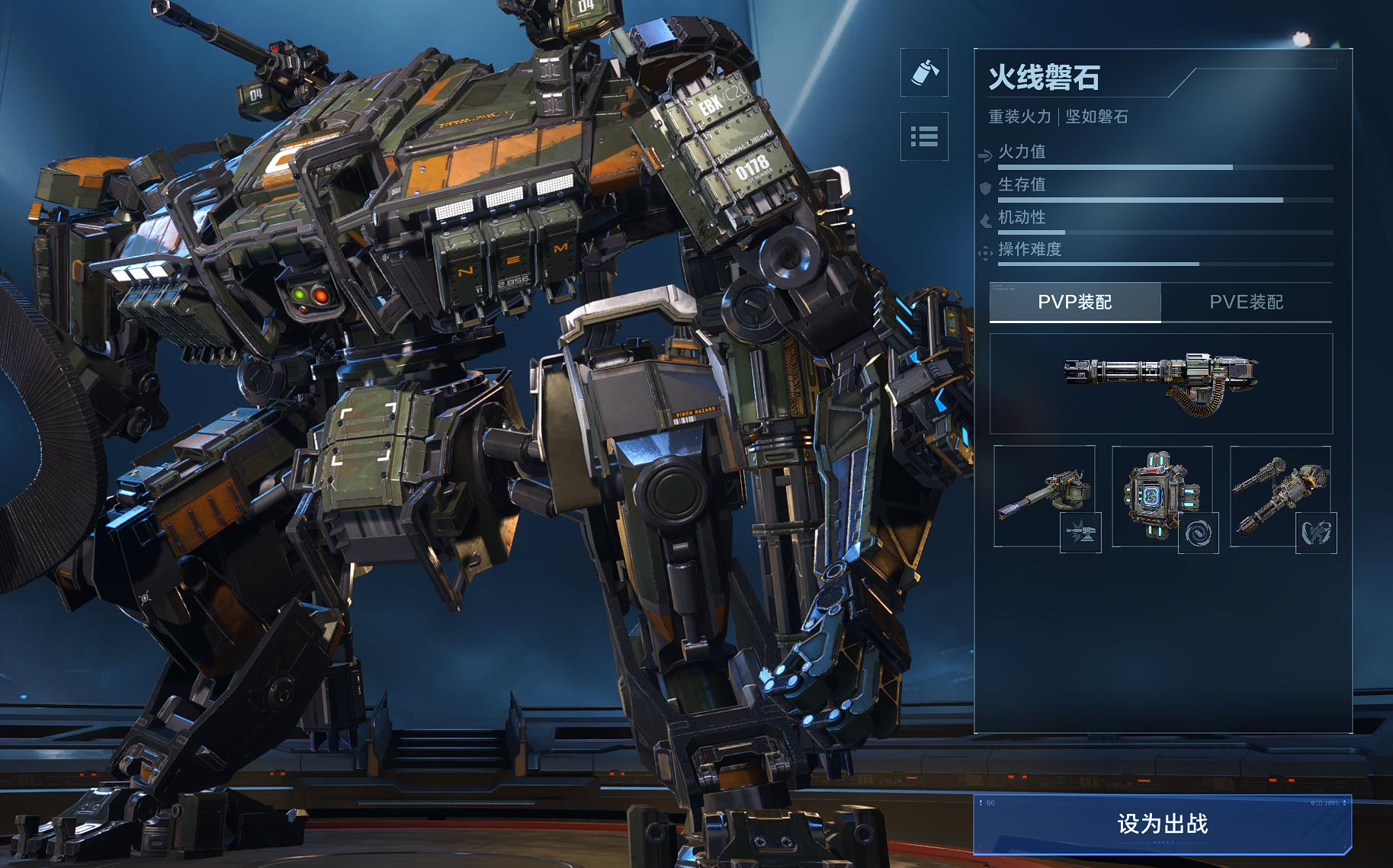Click the 设为出战 deploy button
This screenshot has height=868, width=1393.
1162,824
